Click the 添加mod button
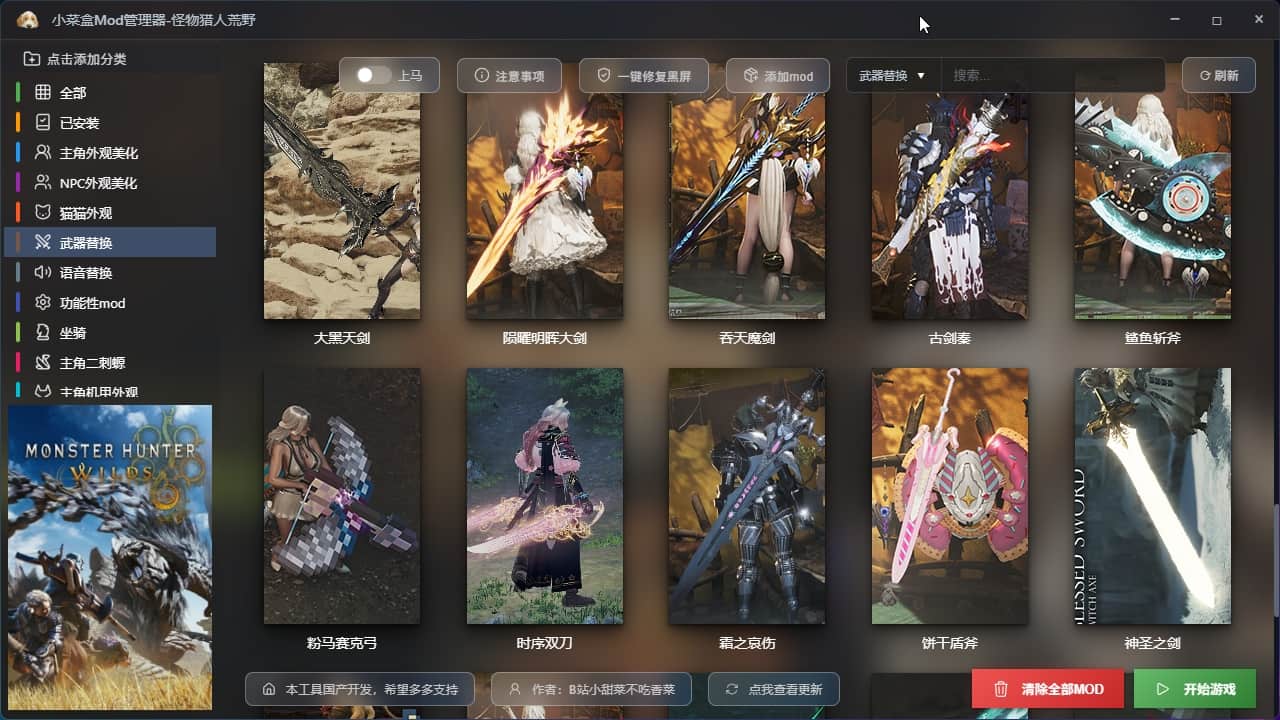This screenshot has height=720, width=1280. pyautogui.click(x=778, y=76)
